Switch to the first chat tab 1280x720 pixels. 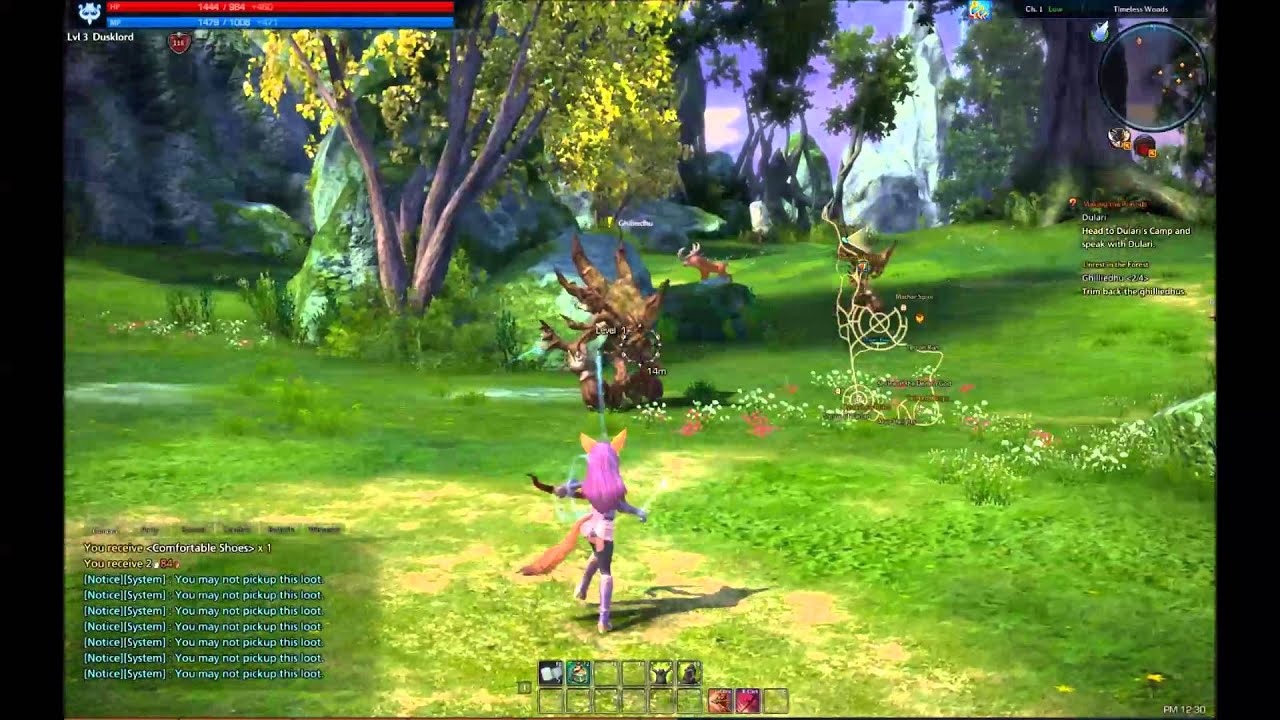point(104,530)
